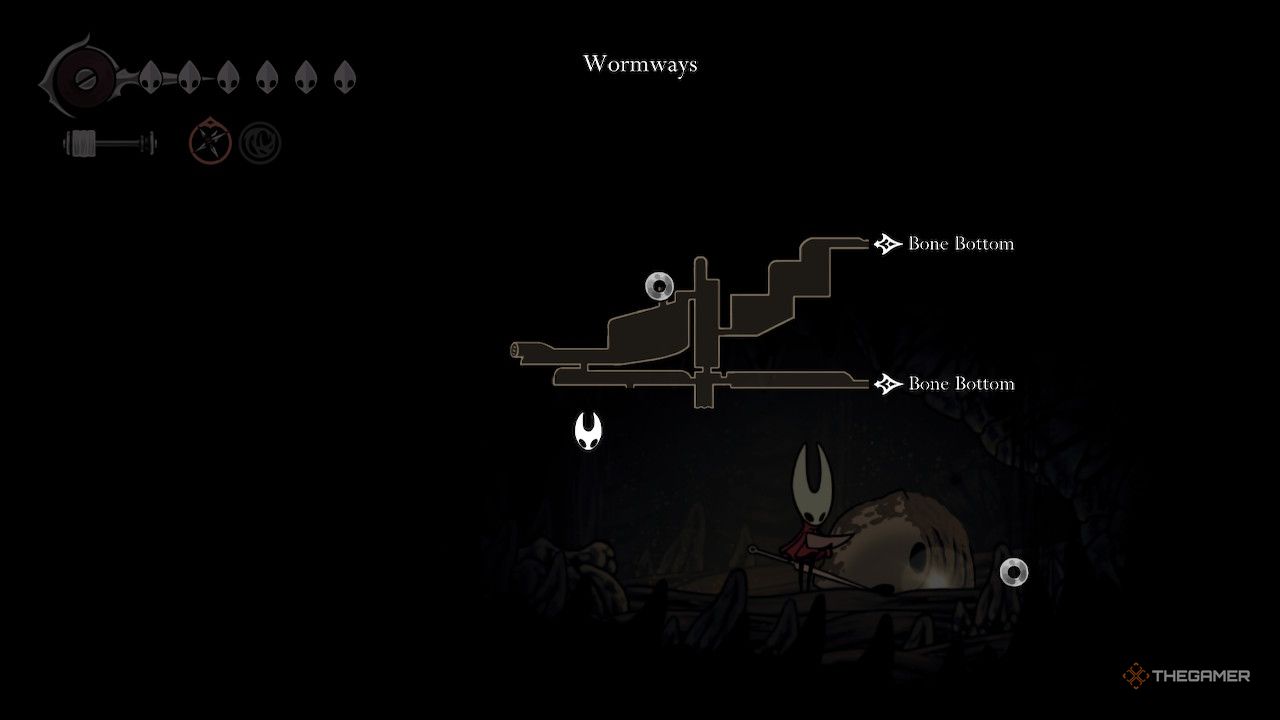Toggle the third health mask
Image resolution: width=1280 pixels, height=720 pixels.
[227, 76]
